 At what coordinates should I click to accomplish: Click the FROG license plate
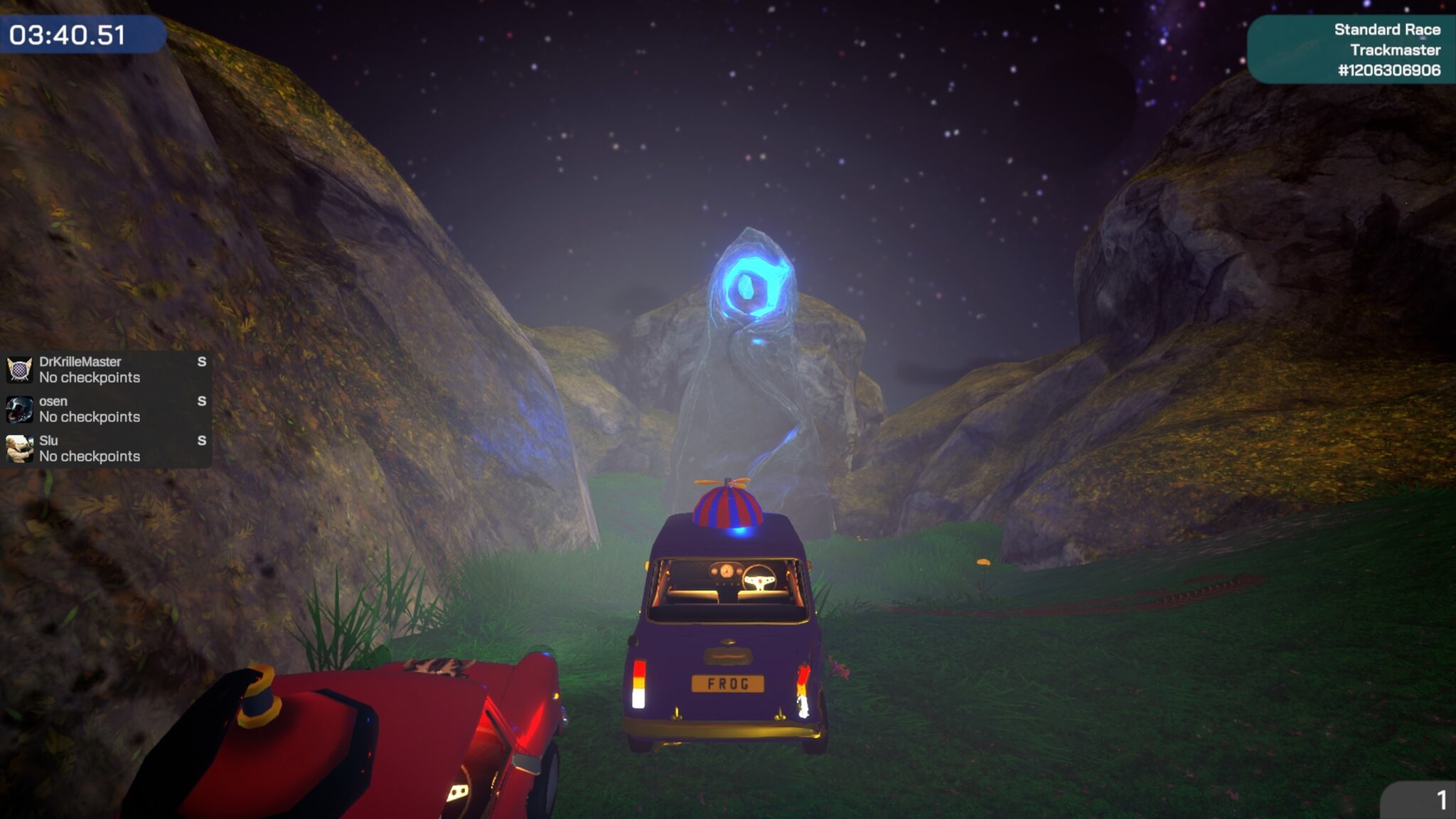click(x=727, y=685)
